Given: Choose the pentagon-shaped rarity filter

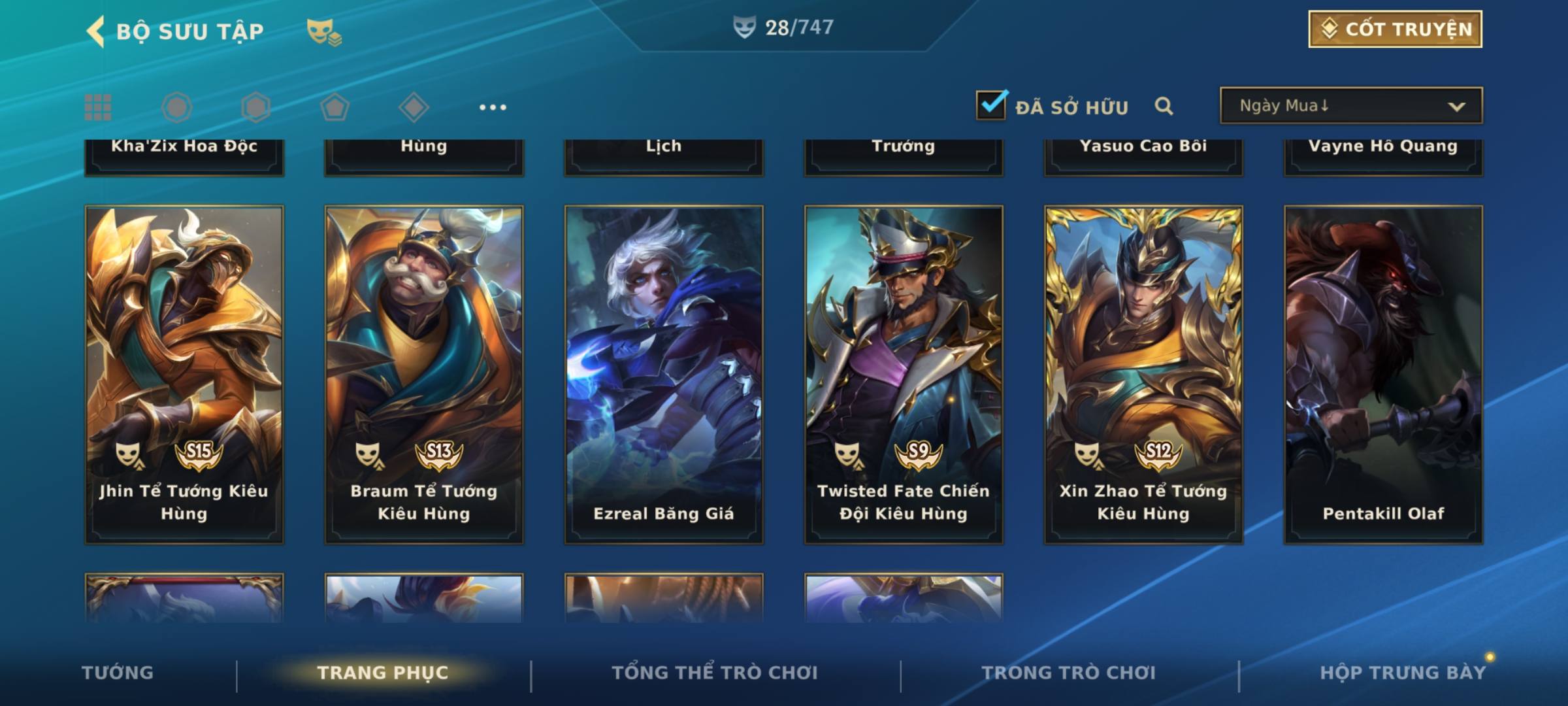Looking at the screenshot, I should [x=335, y=107].
